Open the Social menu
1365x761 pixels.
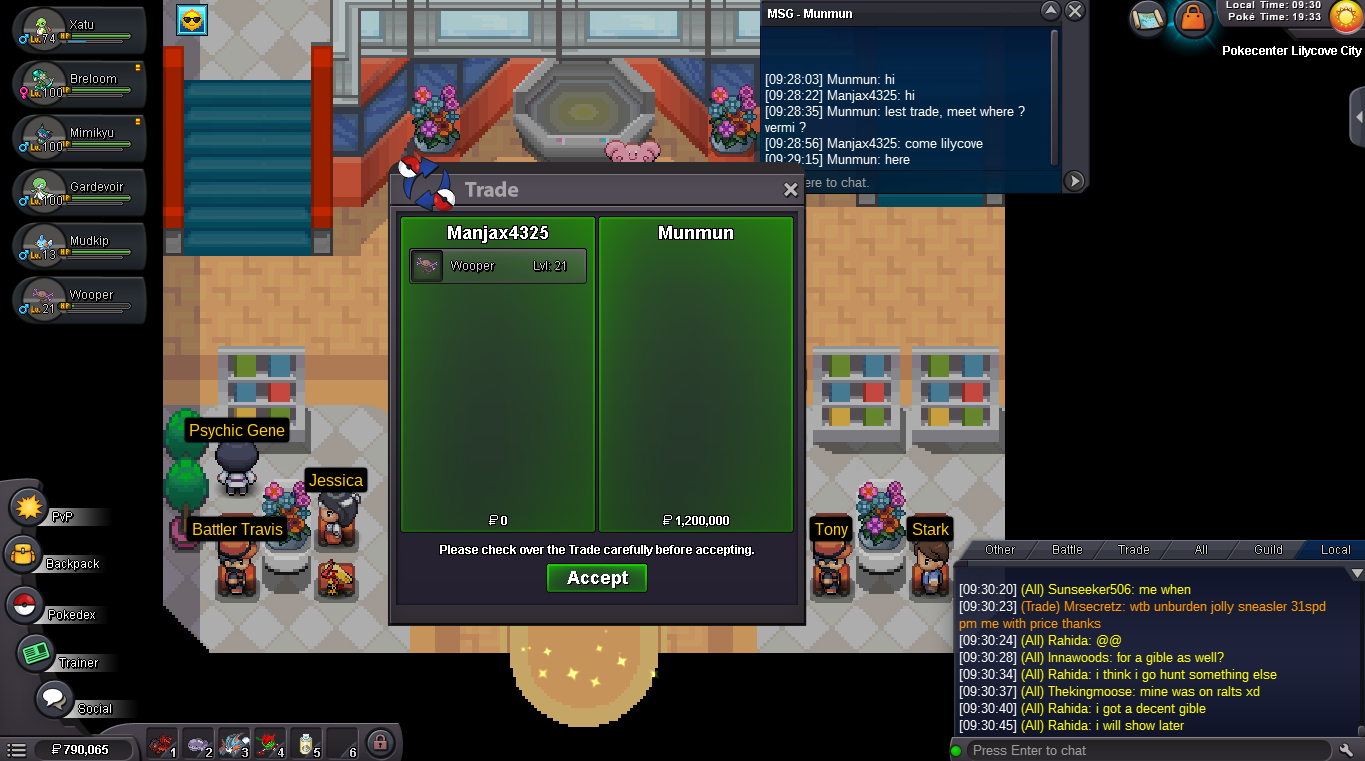(55, 700)
